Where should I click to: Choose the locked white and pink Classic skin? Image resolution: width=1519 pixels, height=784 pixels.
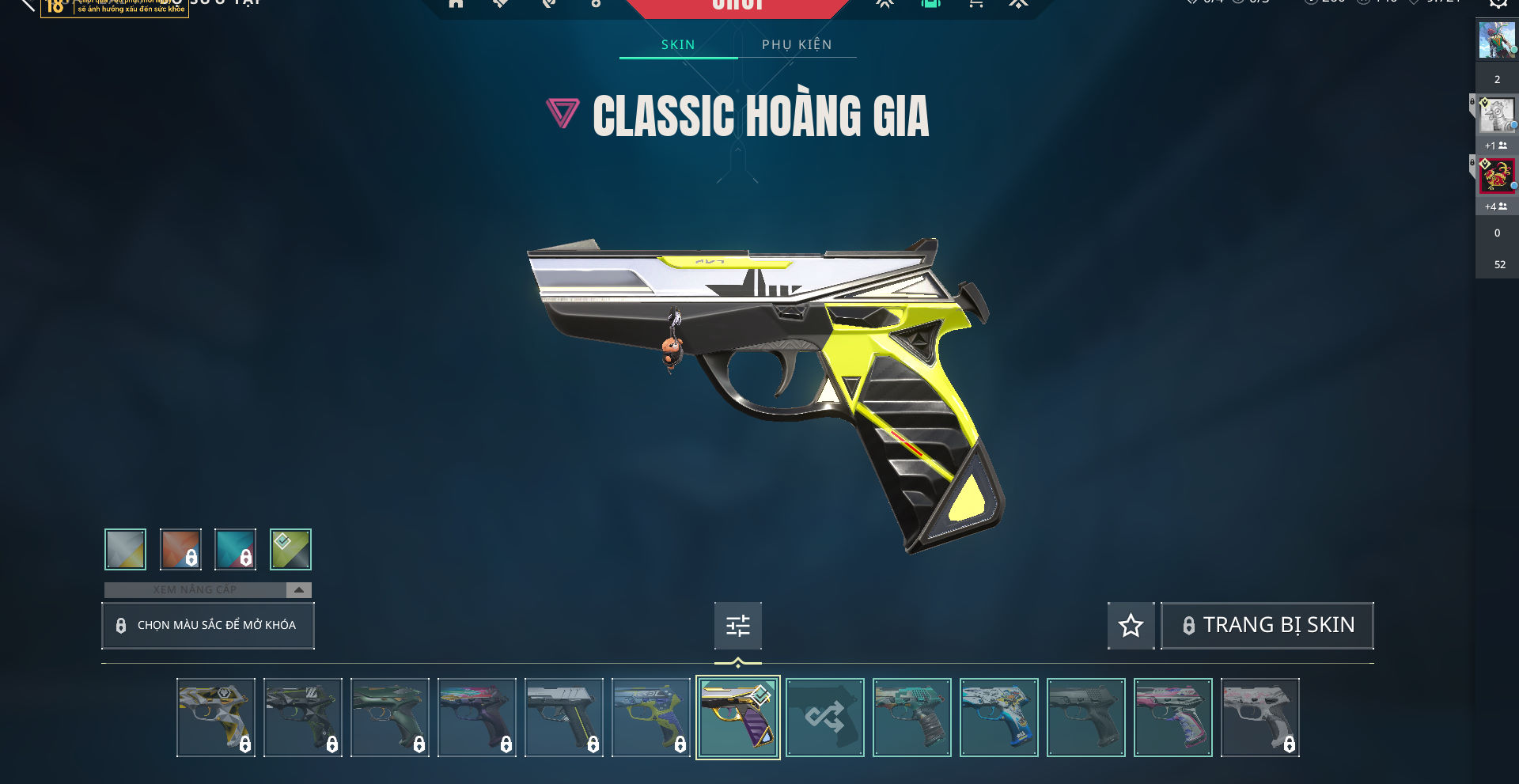[x=1260, y=718]
